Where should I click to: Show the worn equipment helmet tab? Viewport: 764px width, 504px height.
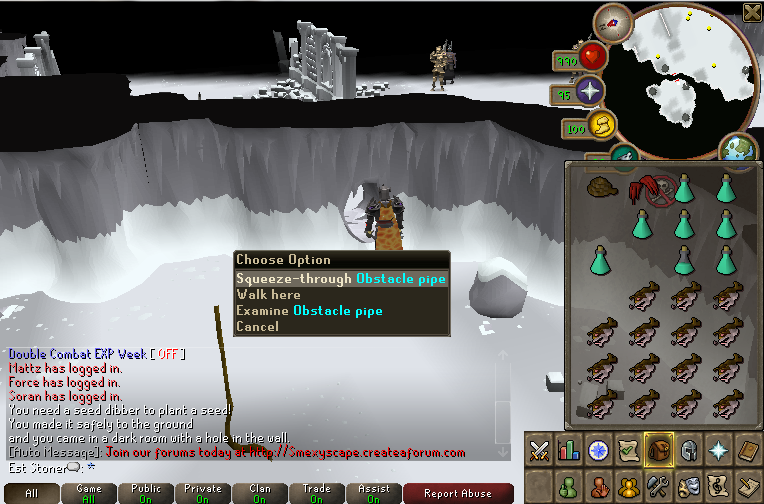tap(688, 450)
